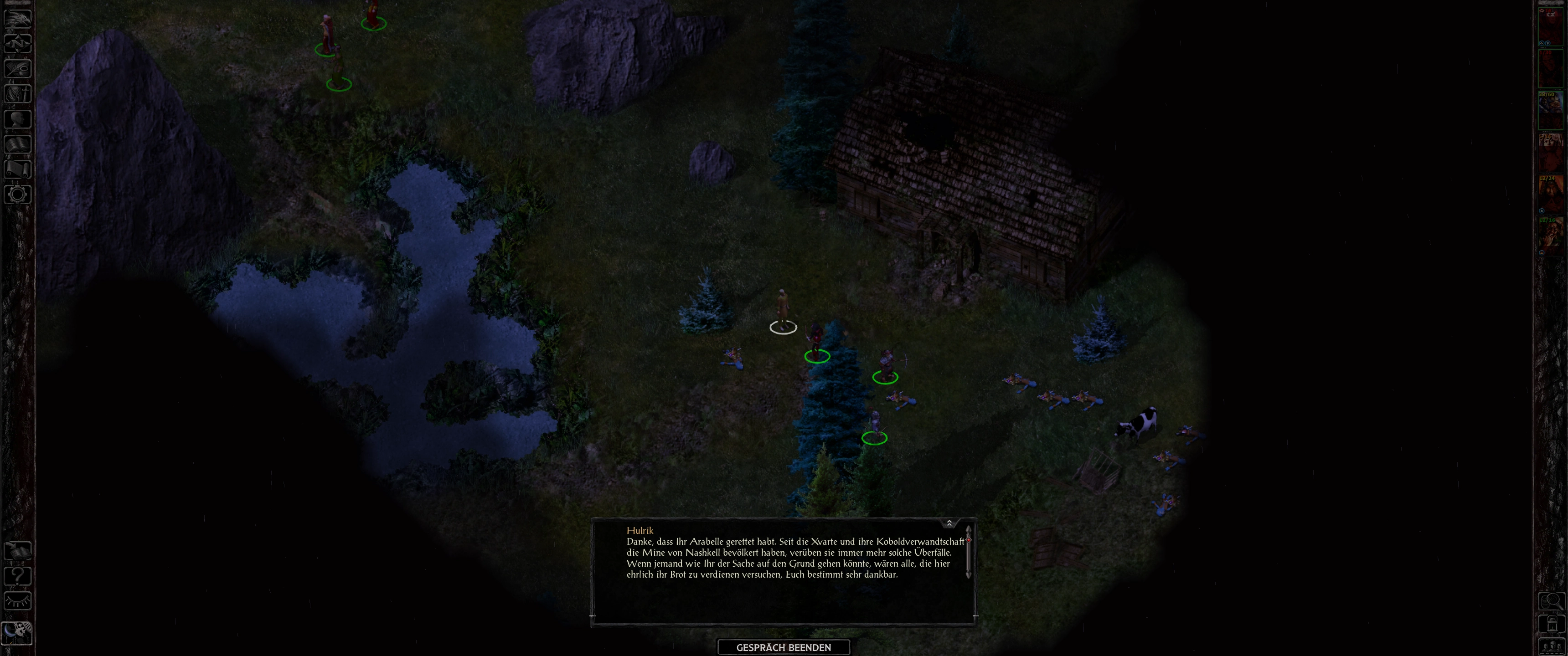Click the dialogue text scrollbar
1568x656 pixels.
click(x=968, y=557)
